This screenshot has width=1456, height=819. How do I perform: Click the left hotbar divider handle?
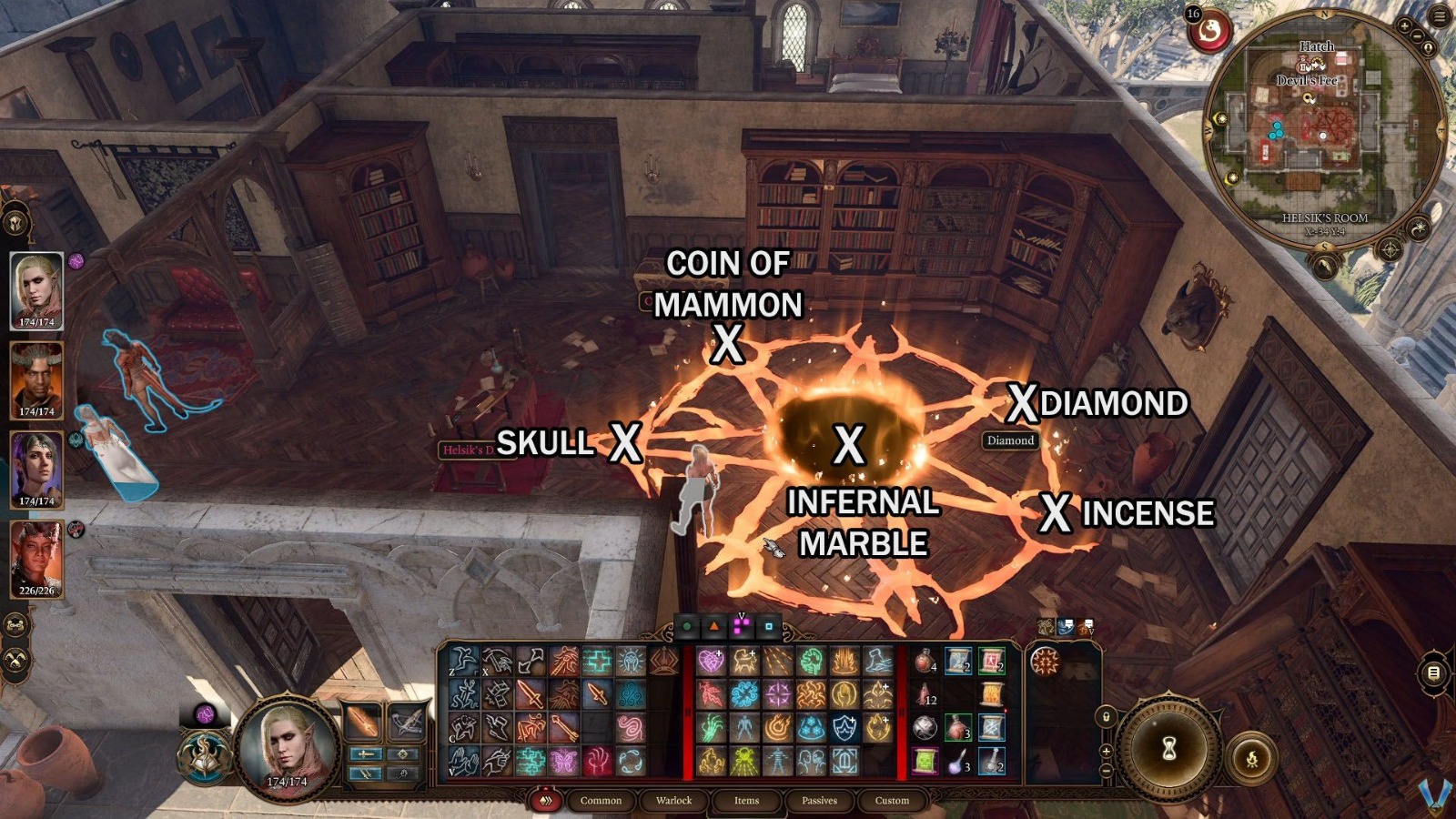(x=688, y=710)
